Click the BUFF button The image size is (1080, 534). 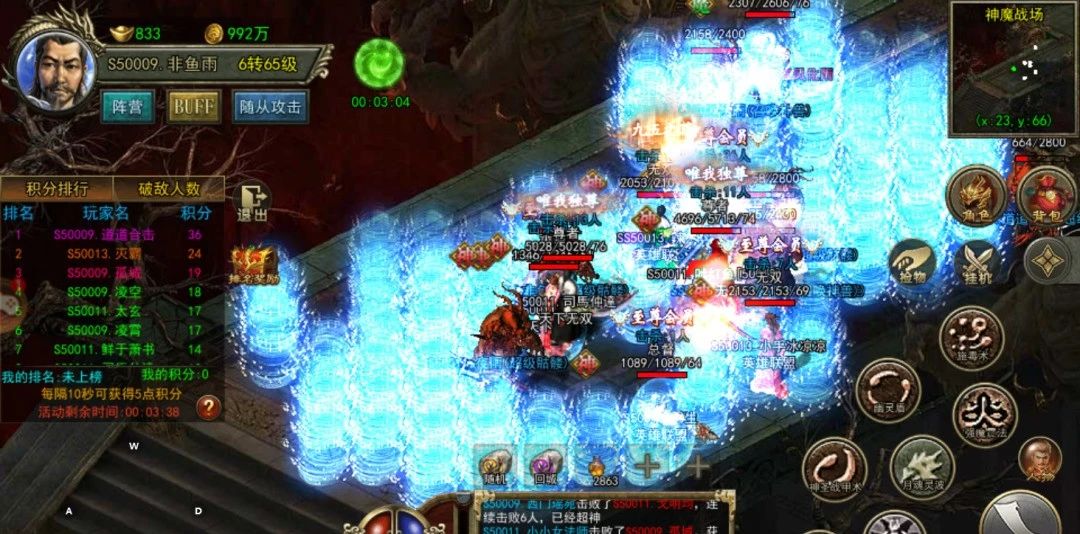pos(194,106)
